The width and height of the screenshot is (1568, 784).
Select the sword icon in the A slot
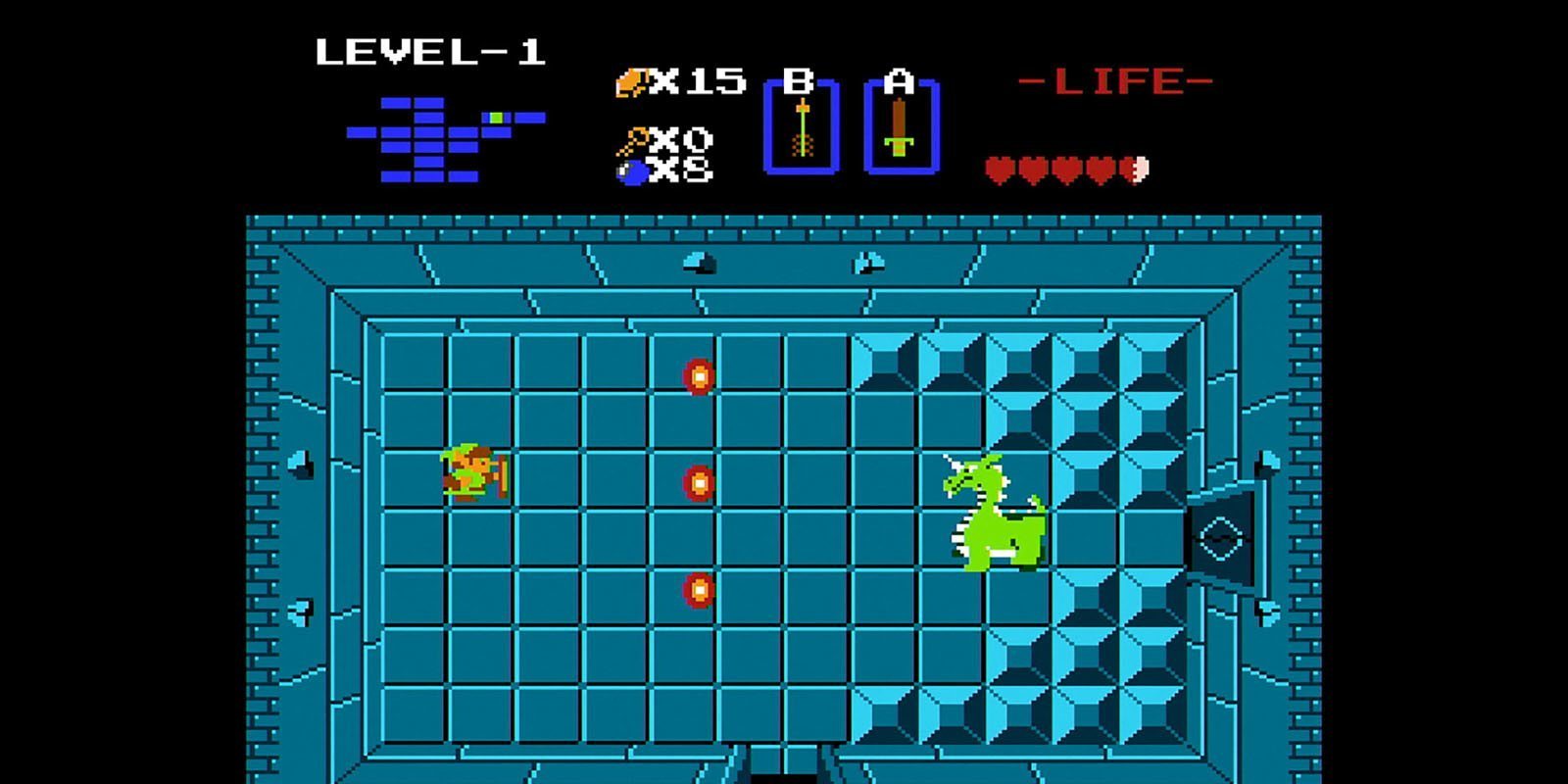click(x=898, y=127)
